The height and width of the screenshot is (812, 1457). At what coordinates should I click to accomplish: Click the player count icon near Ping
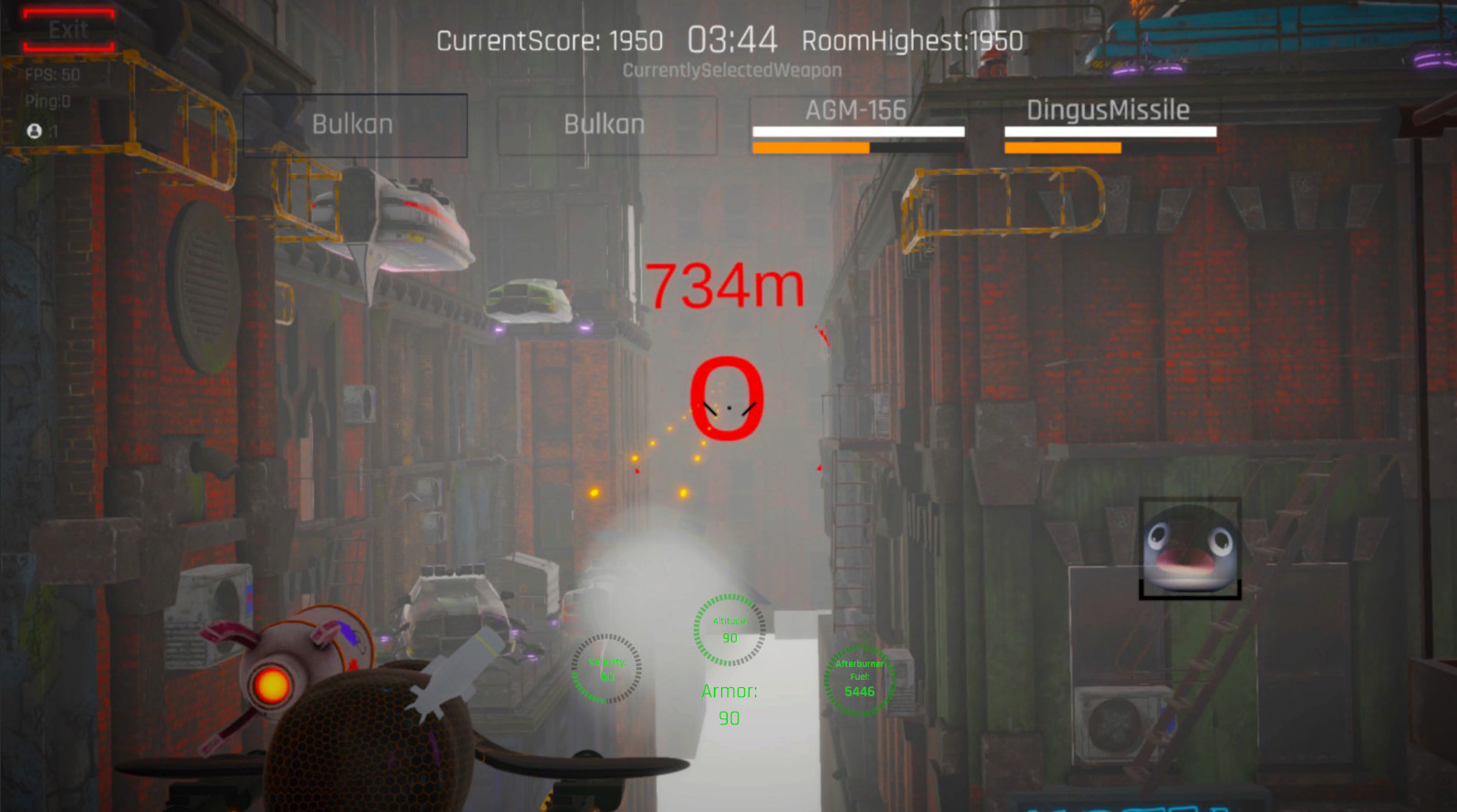[35, 130]
